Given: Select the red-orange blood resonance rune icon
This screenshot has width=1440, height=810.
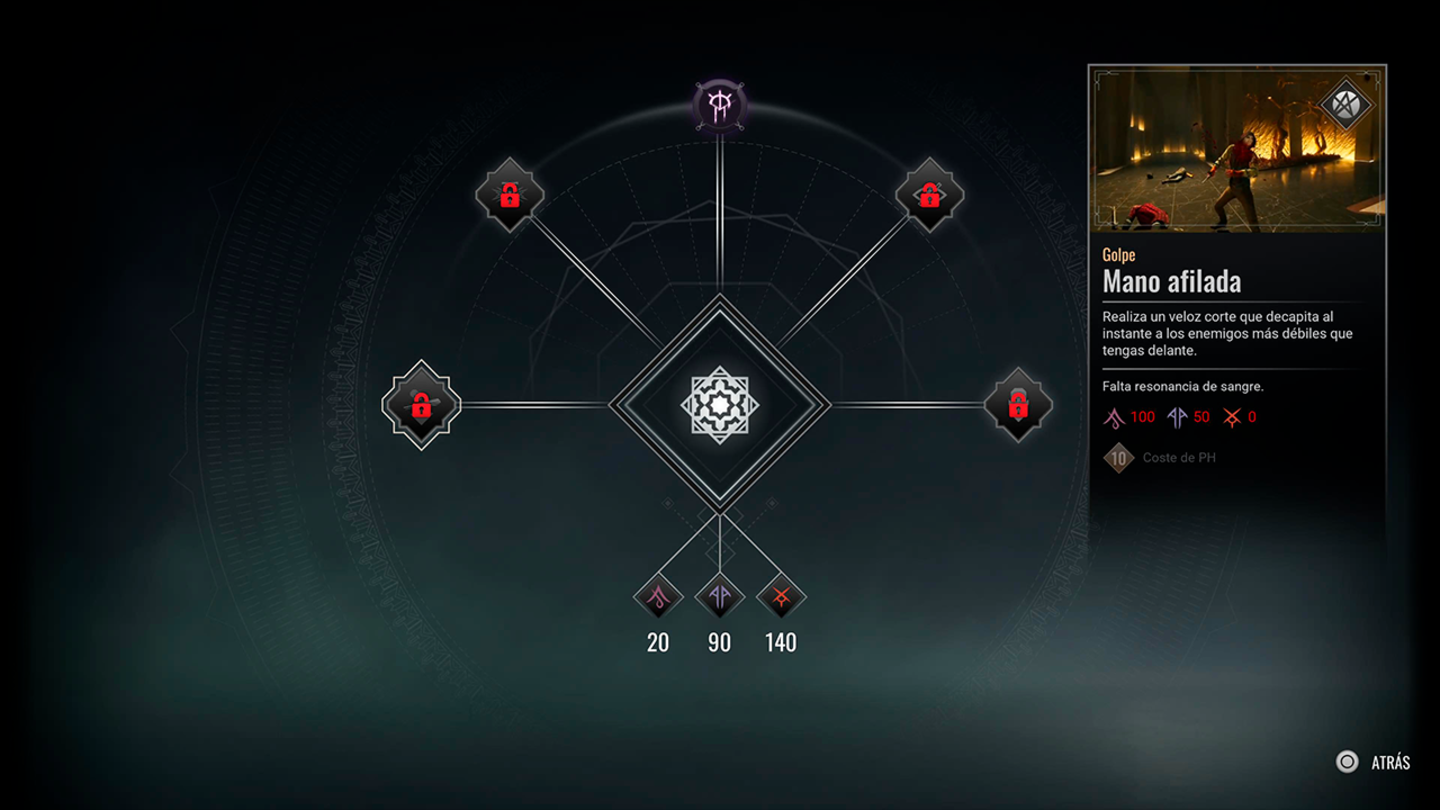Looking at the screenshot, I should 781,597.
